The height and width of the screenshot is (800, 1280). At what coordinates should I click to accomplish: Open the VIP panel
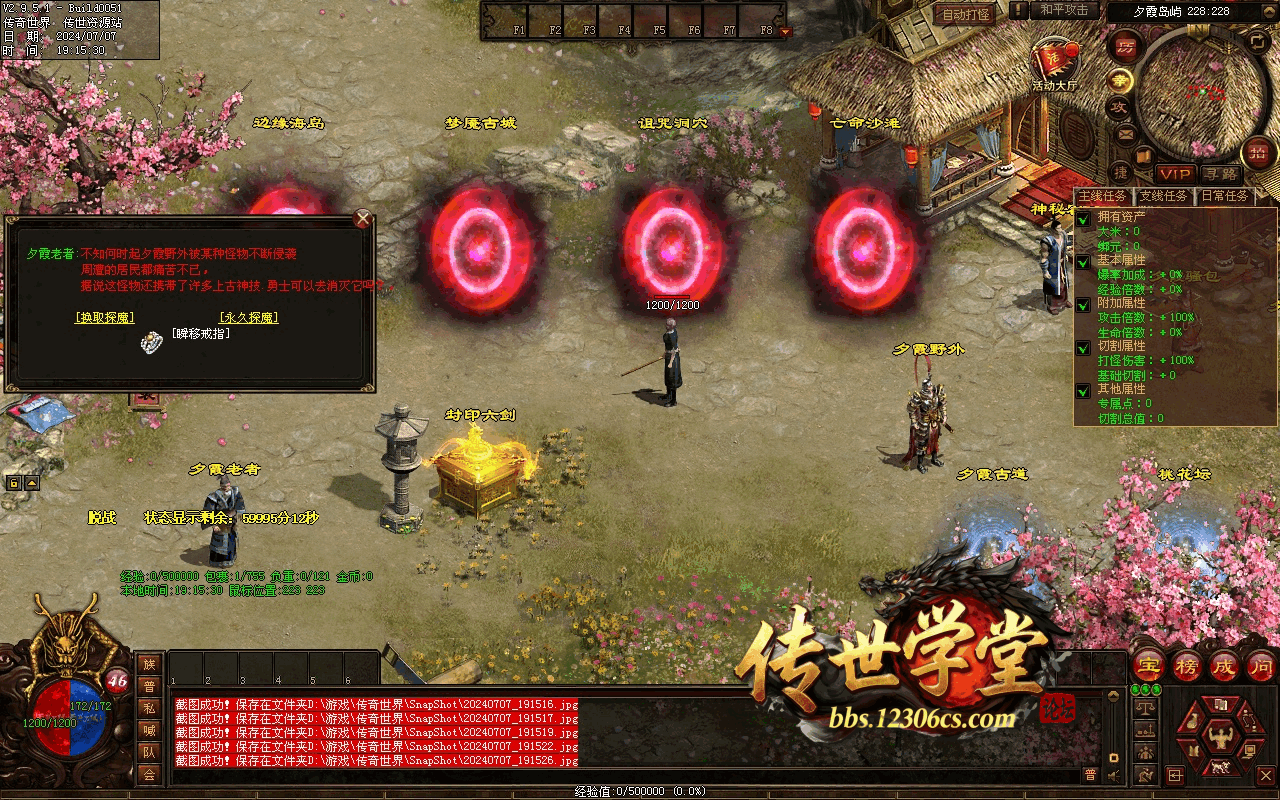[x=1175, y=174]
